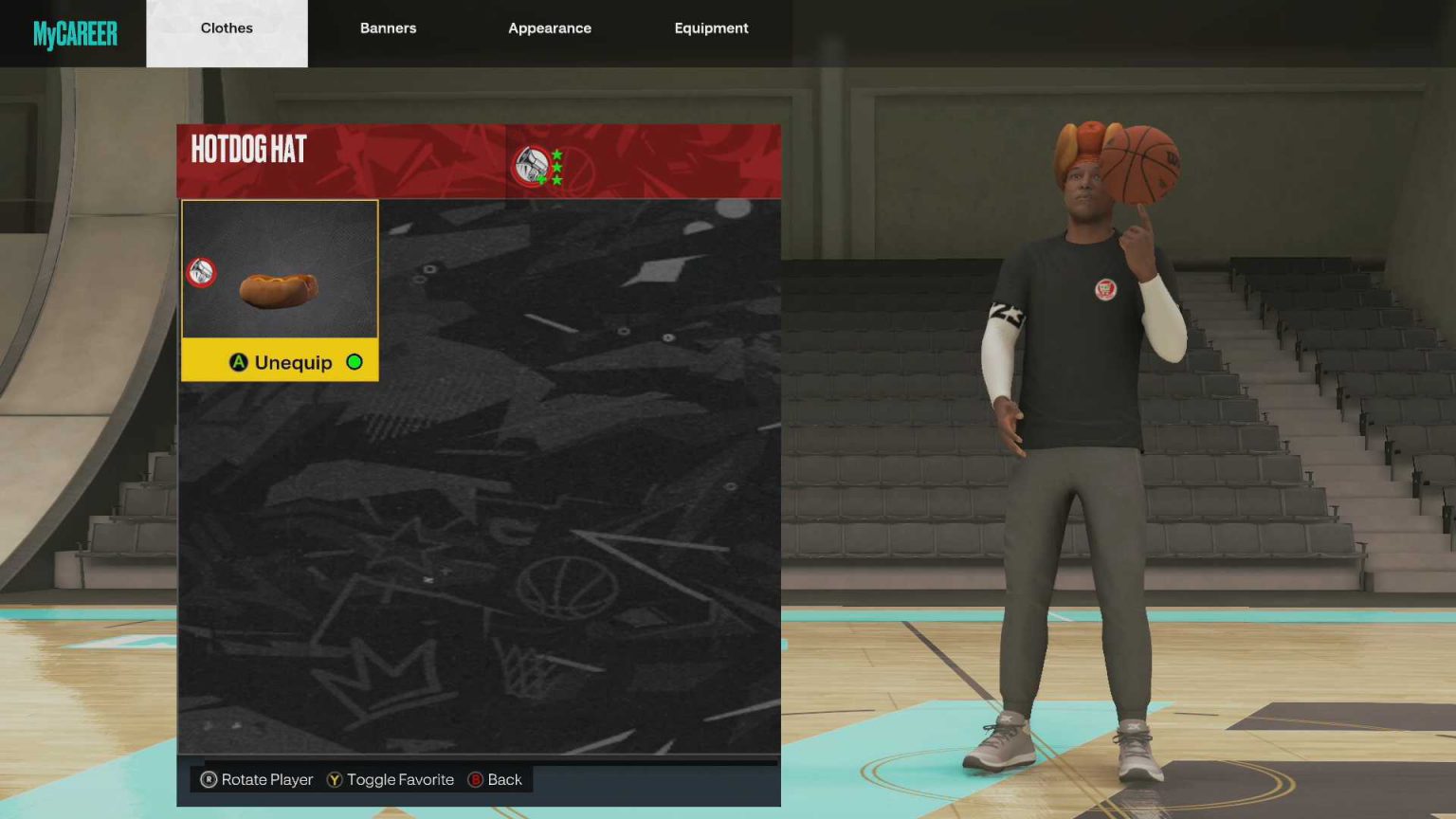Toggle the green equipped indicator on Unequip bar

pos(355,361)
